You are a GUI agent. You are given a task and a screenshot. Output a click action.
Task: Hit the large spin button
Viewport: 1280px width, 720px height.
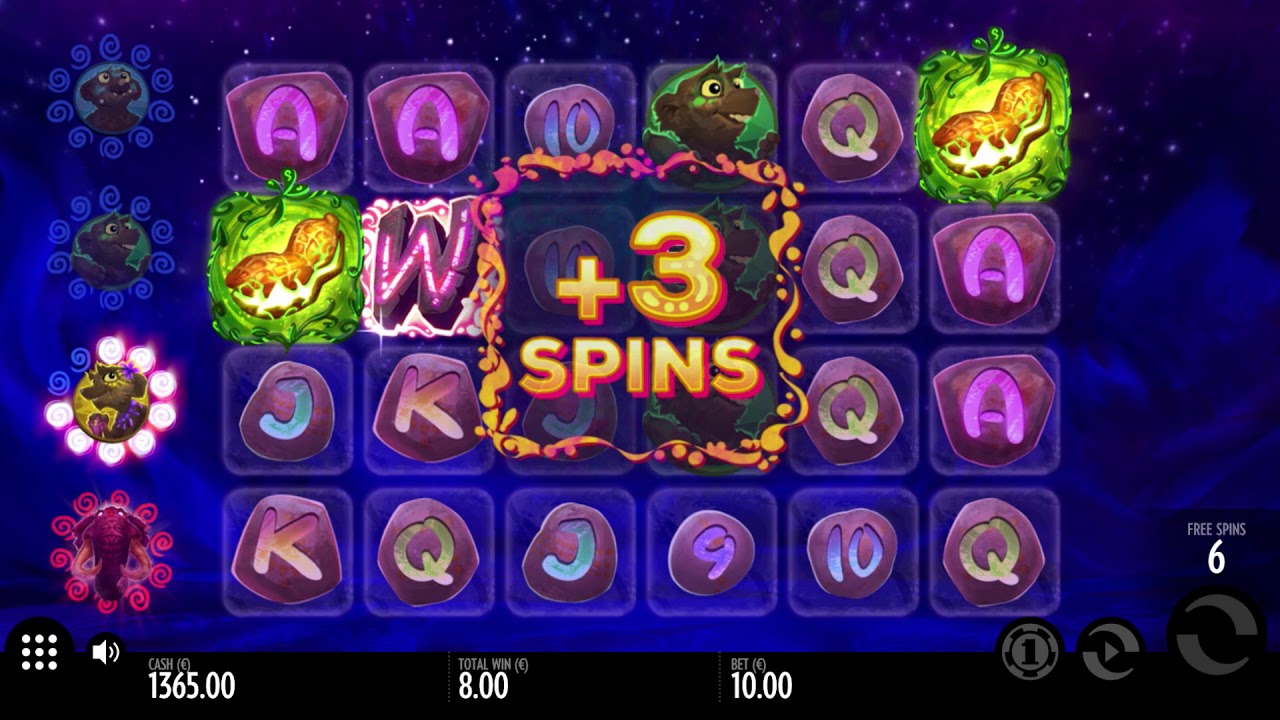point(1216,636)
